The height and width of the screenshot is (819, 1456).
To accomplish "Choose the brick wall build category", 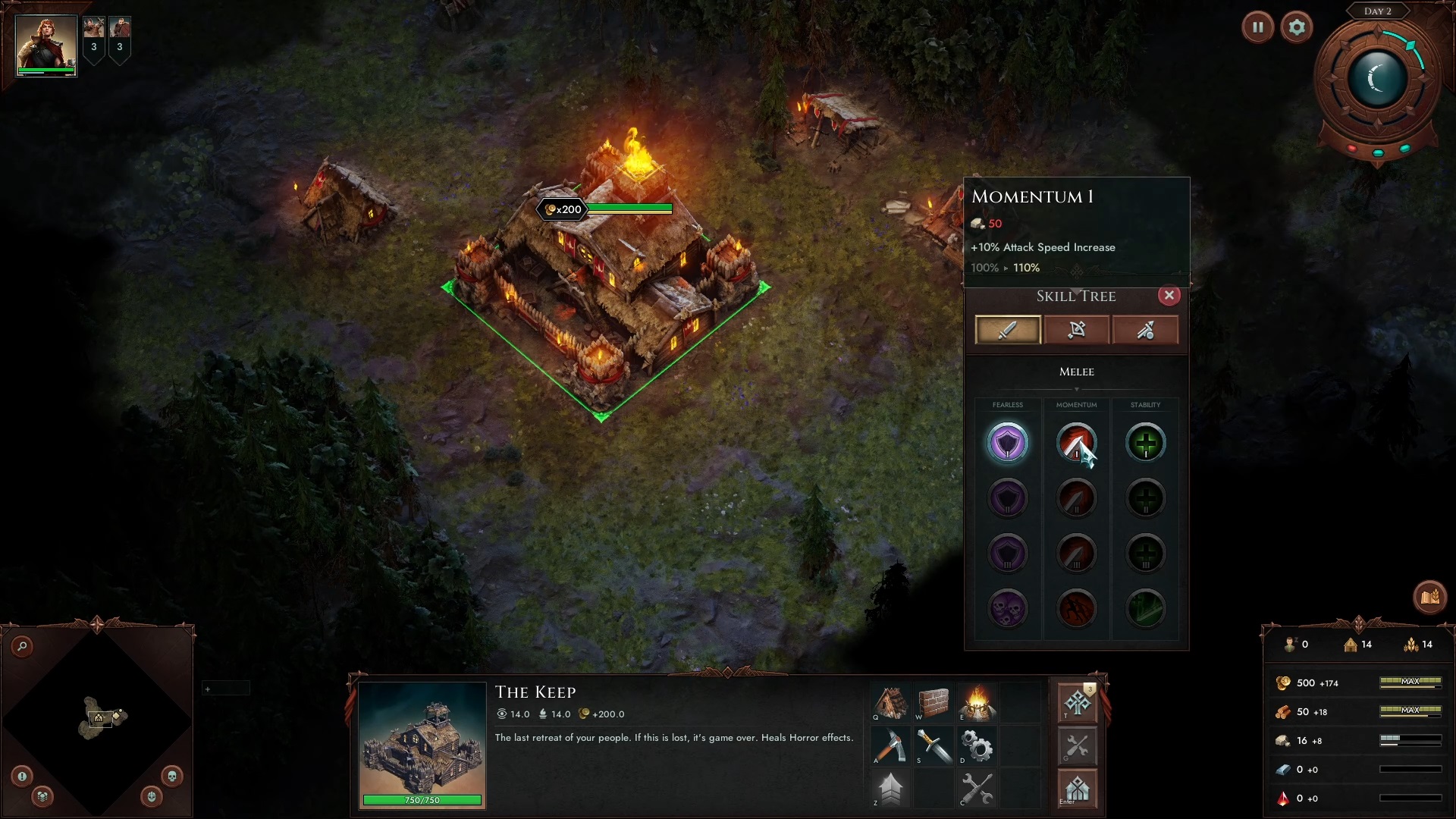I will pyautogui.click(x=934, y=703).
